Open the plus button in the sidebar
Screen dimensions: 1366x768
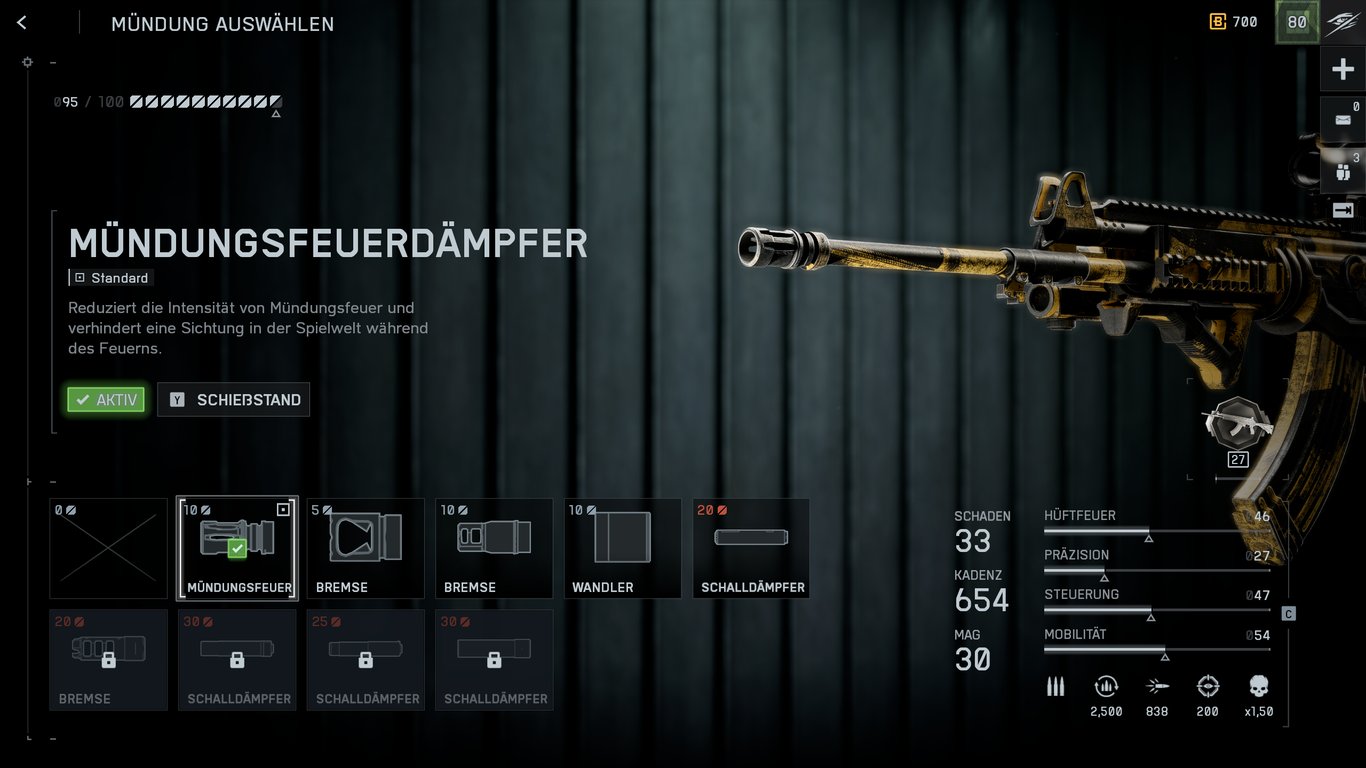pyautogui.click(x=1343, y=69)
